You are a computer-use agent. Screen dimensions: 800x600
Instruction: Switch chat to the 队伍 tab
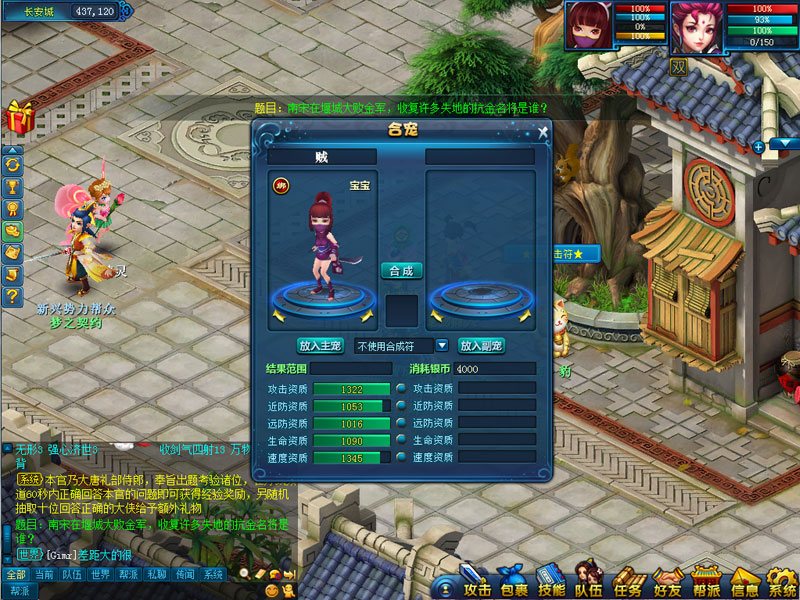[72, 575]
